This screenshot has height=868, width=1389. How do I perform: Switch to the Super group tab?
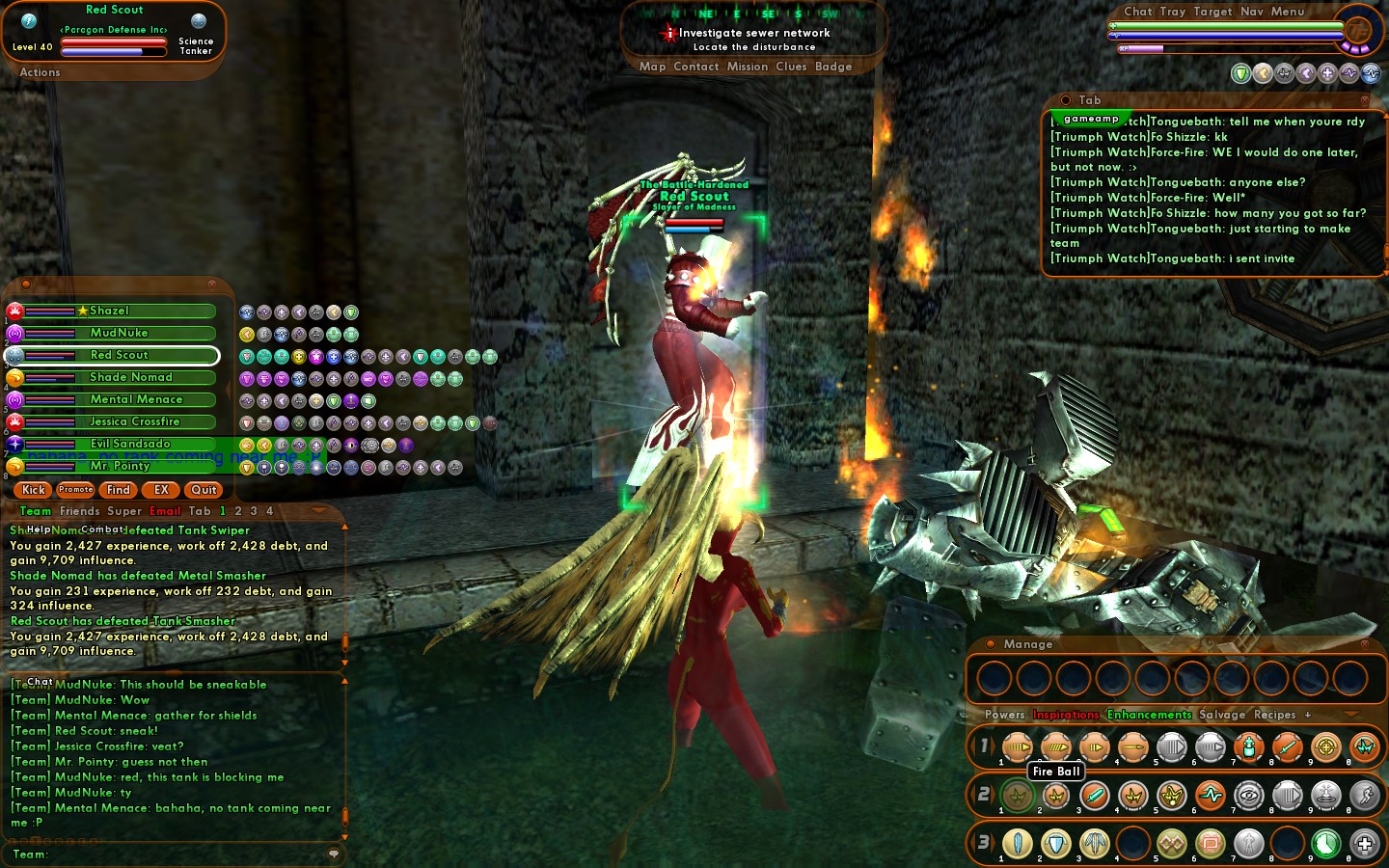tap(124, 511)
